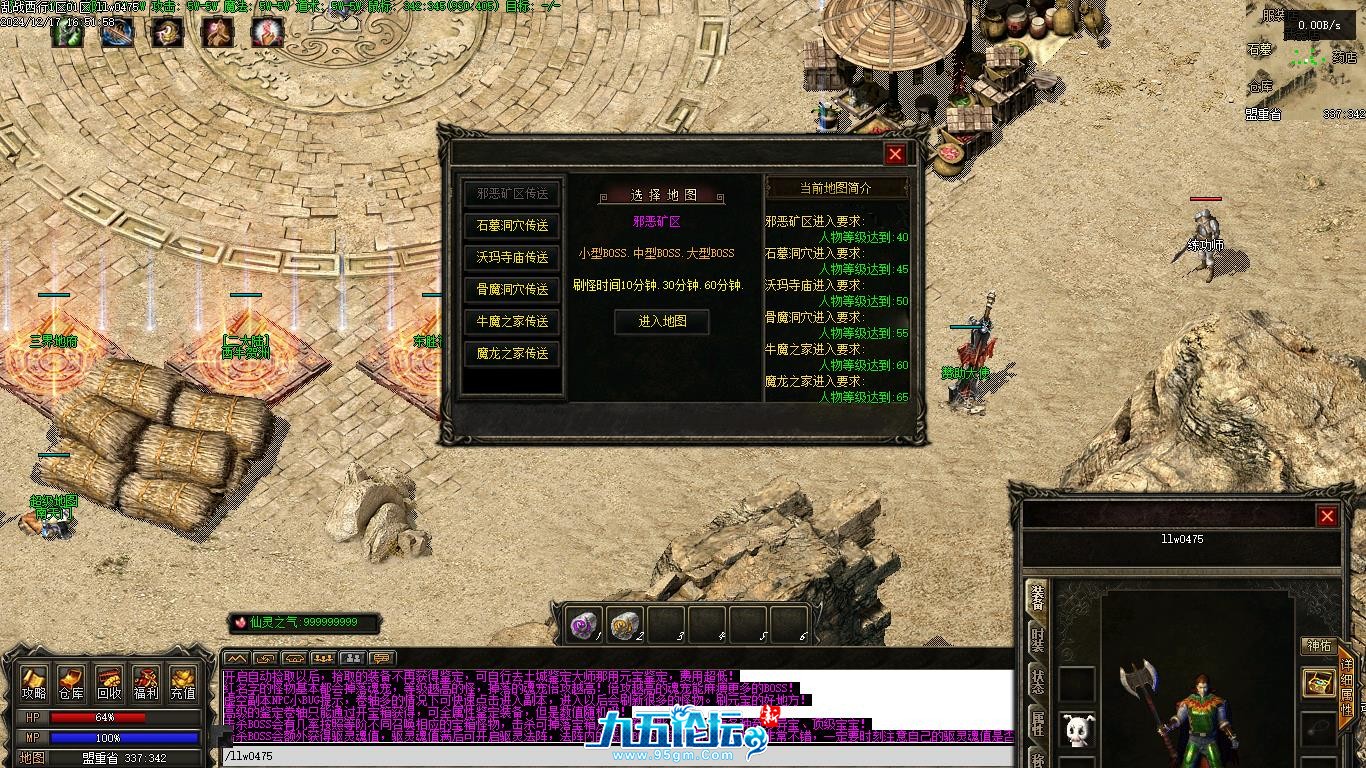Click the 回收 recycle icon
The image size is (1366, 768).
(x=109, y=683)
